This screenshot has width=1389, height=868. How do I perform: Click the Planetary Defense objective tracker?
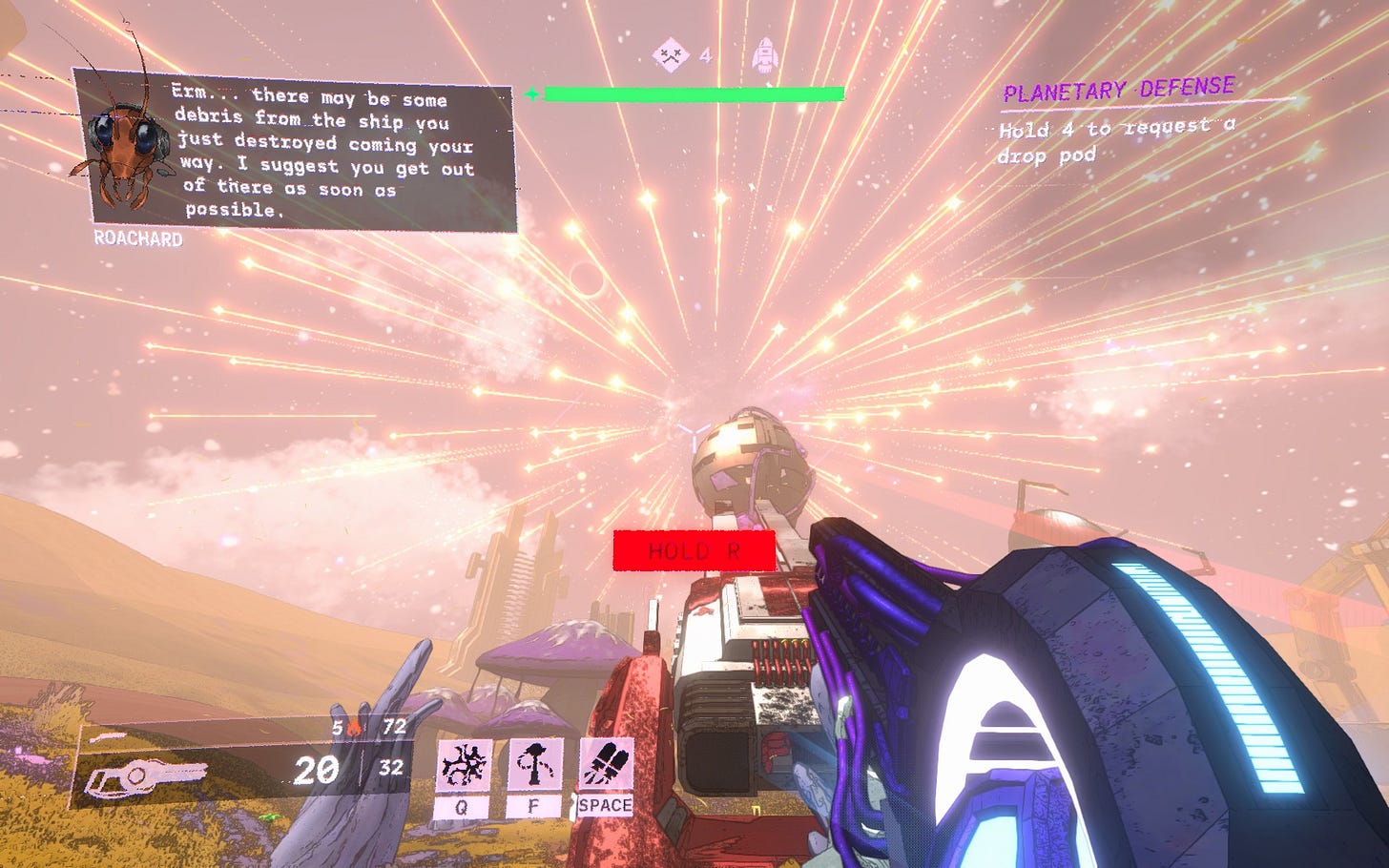click(x=1118, y=92)
